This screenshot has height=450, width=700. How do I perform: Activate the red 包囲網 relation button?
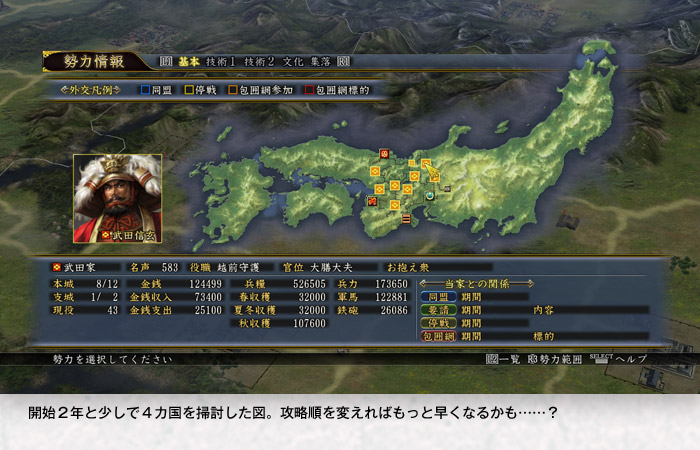click(x=437, y=336)
